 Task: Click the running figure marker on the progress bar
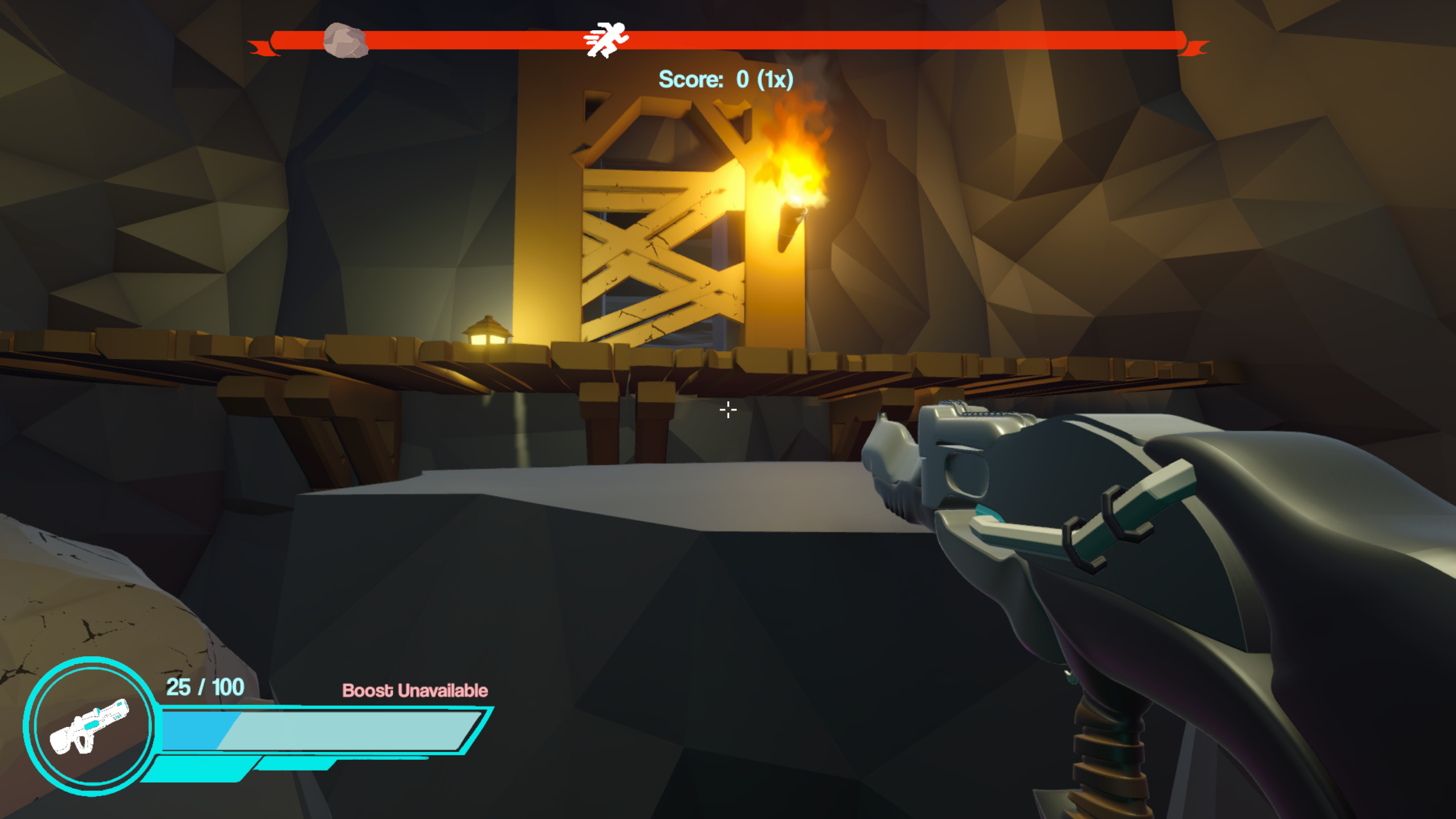point(606,40)
